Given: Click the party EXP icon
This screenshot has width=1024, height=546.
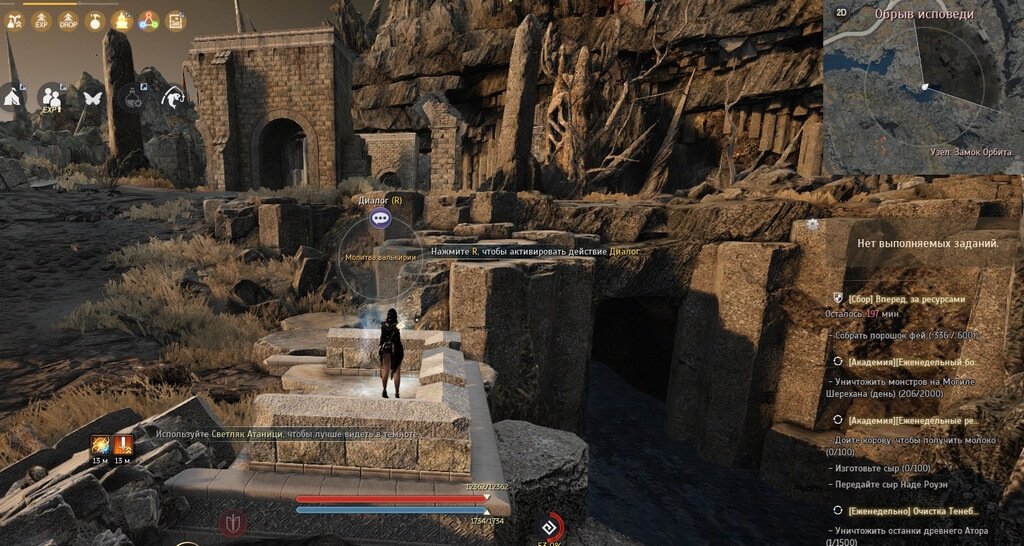Looking at the screenshot, I should coord(50,97).
